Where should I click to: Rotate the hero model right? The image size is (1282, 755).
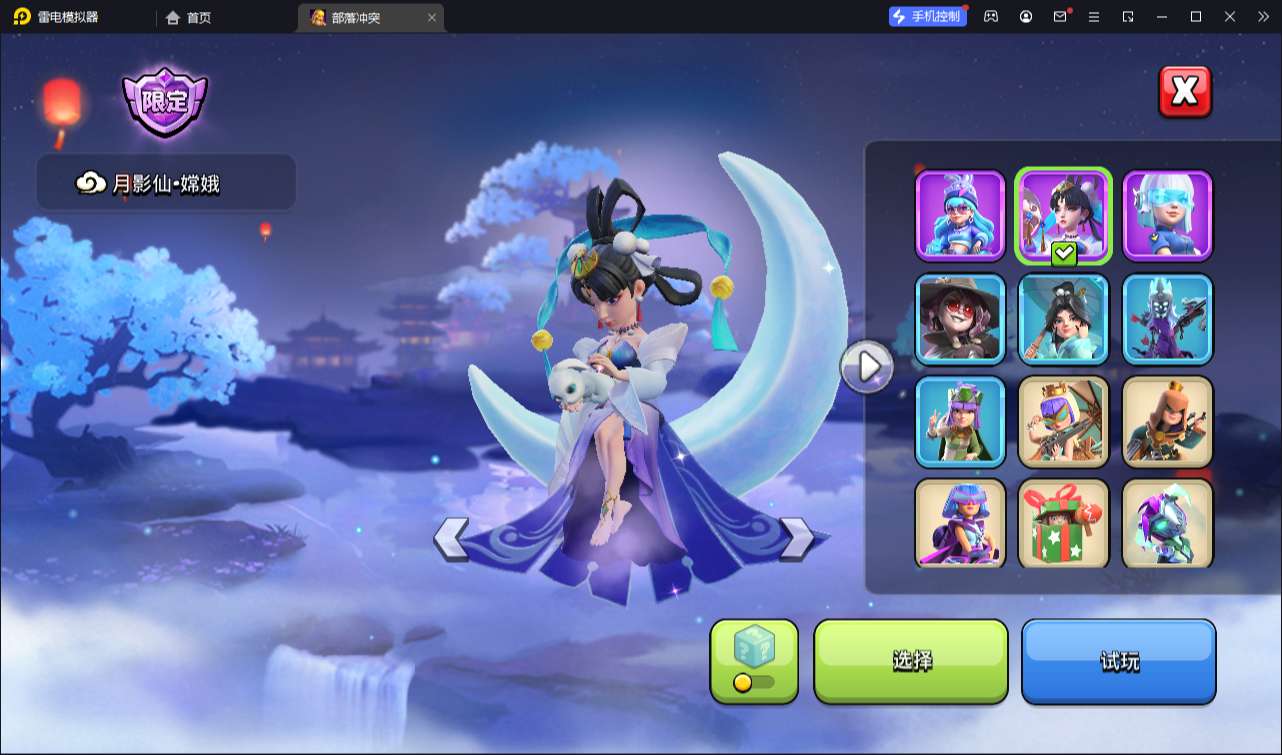pyautogui.click(x=796, y=539)
